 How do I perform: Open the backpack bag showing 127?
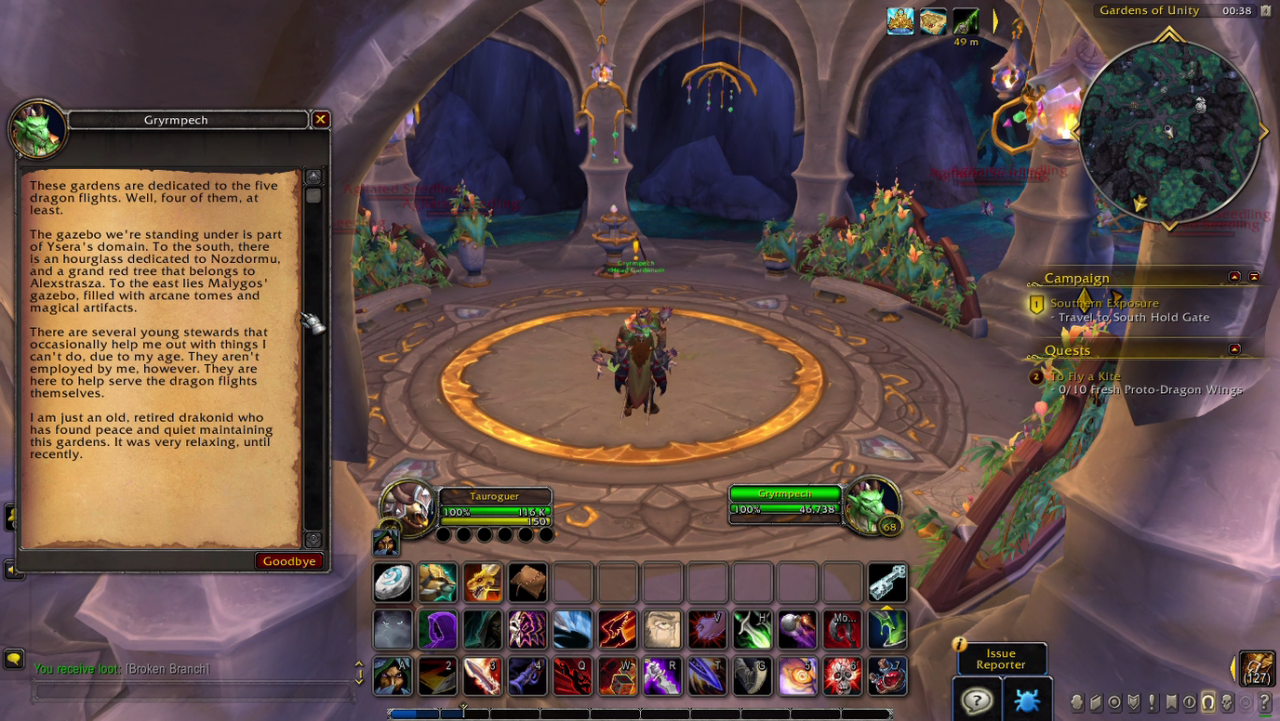[x=1257, y=668]
